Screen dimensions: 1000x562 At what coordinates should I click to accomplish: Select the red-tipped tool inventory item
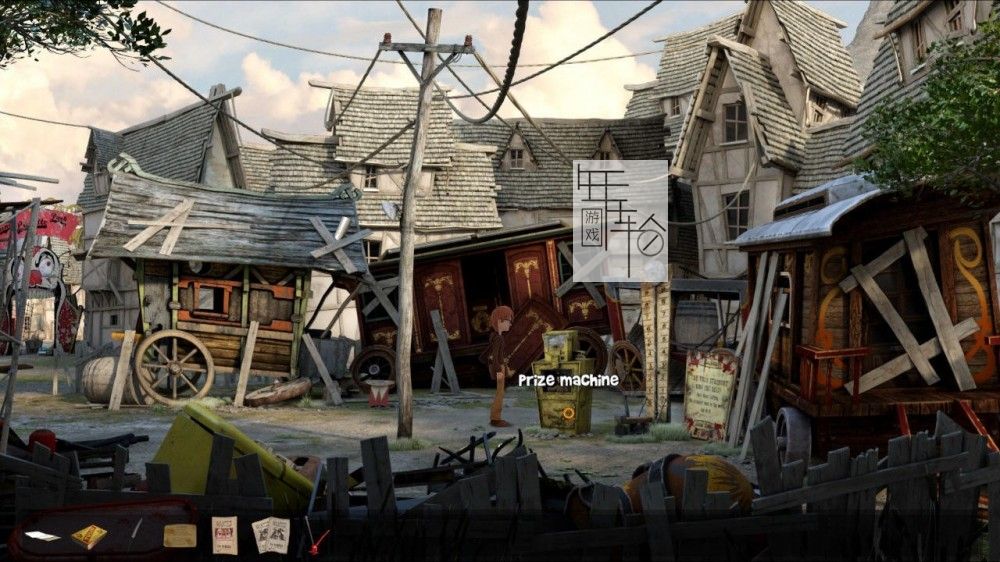pos(318,542)
